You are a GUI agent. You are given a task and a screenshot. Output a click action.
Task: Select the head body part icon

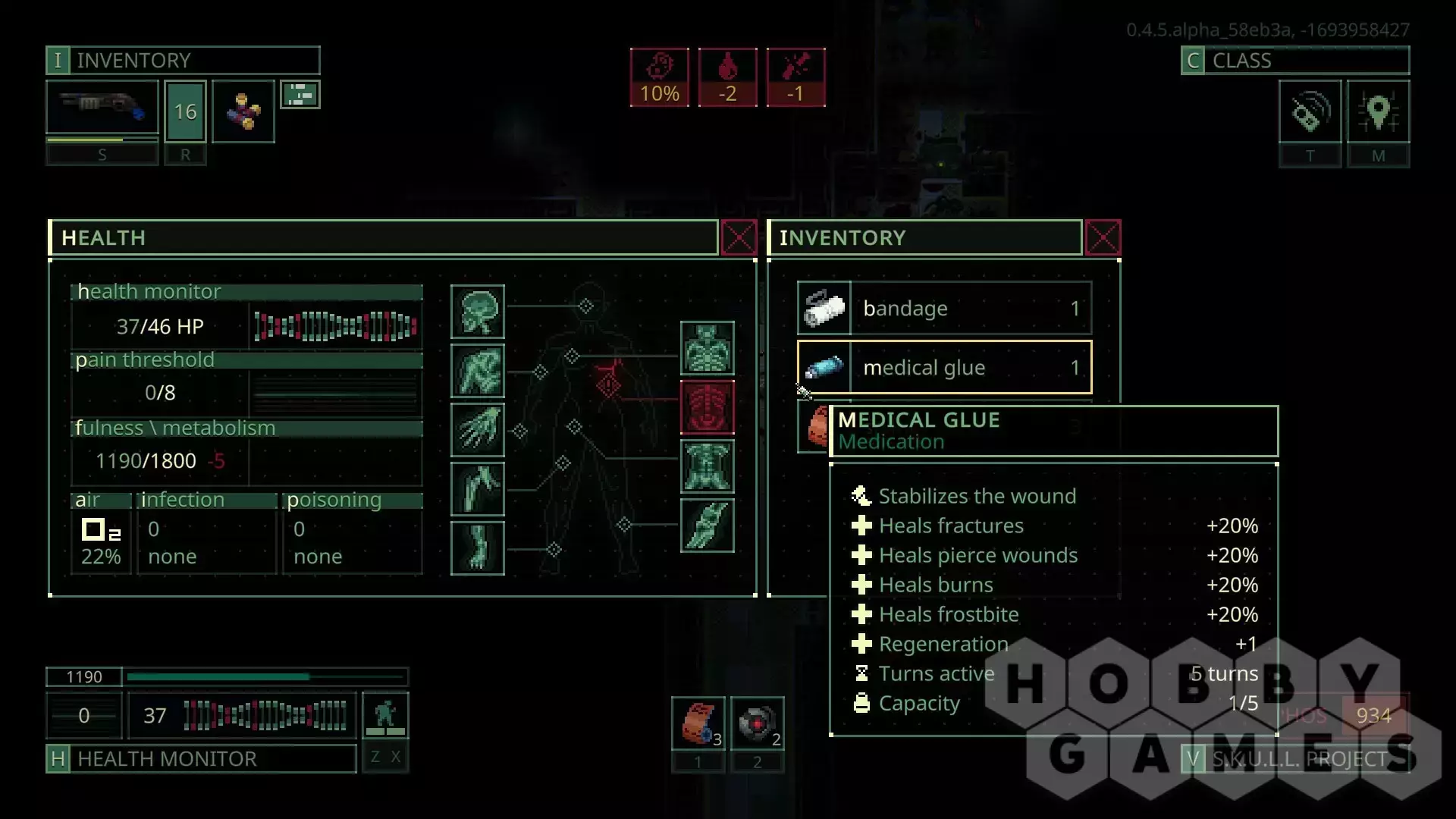coord(478,312)
